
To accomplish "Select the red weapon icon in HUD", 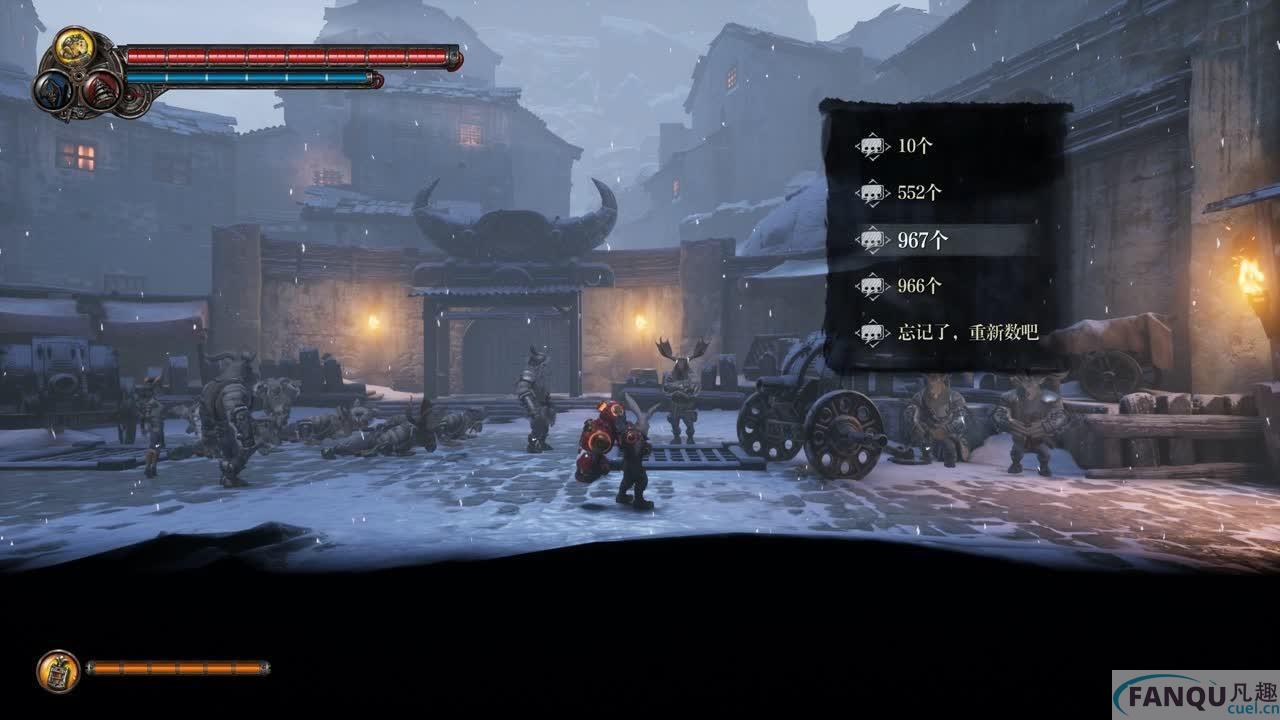I will tap(100, 91).
